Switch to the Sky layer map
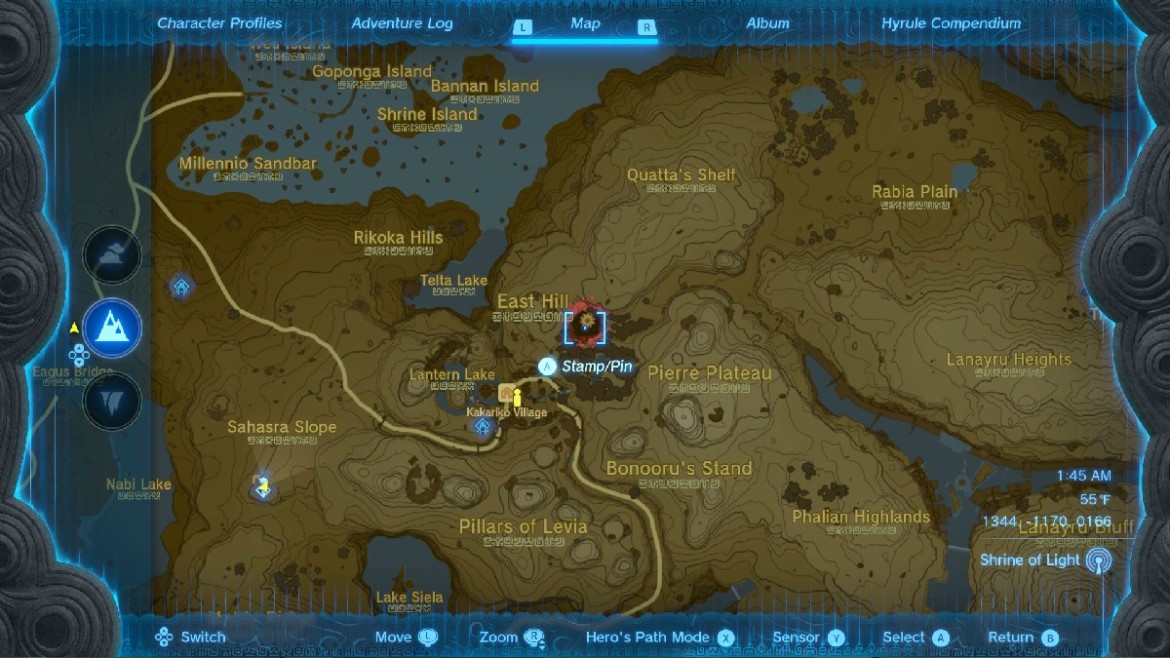Image resolution: width=1170 pixels, height=658 pixels. coord(112,255)
